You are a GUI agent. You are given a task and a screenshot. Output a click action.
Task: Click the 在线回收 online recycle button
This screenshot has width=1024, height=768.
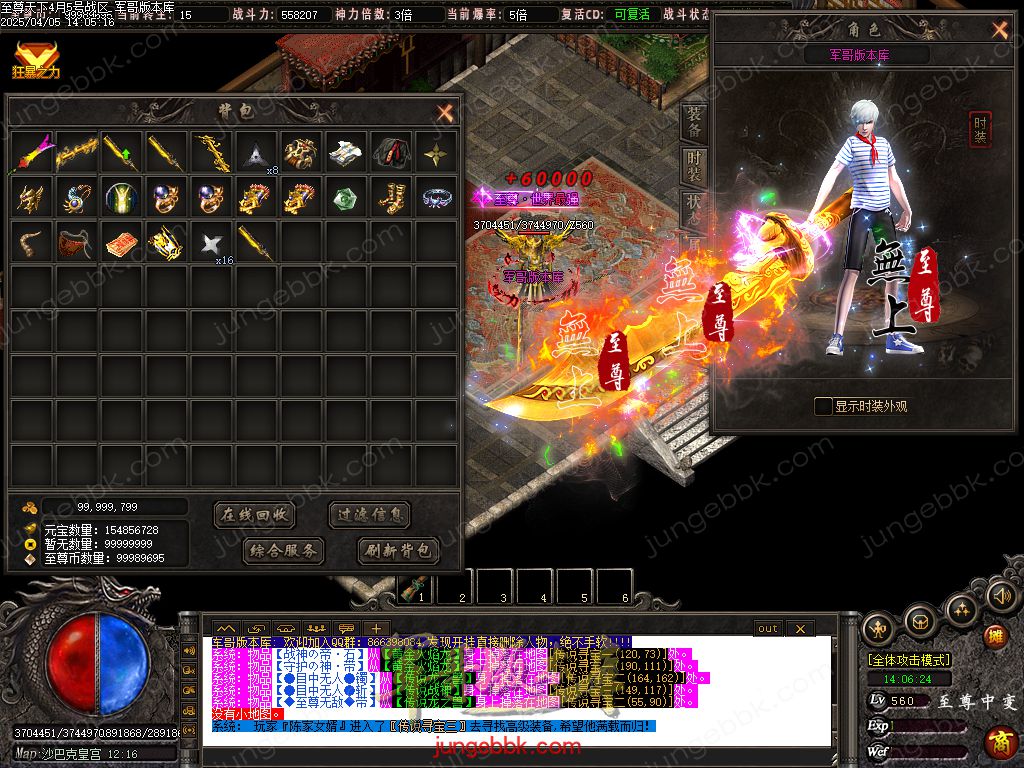pos(255,515)
